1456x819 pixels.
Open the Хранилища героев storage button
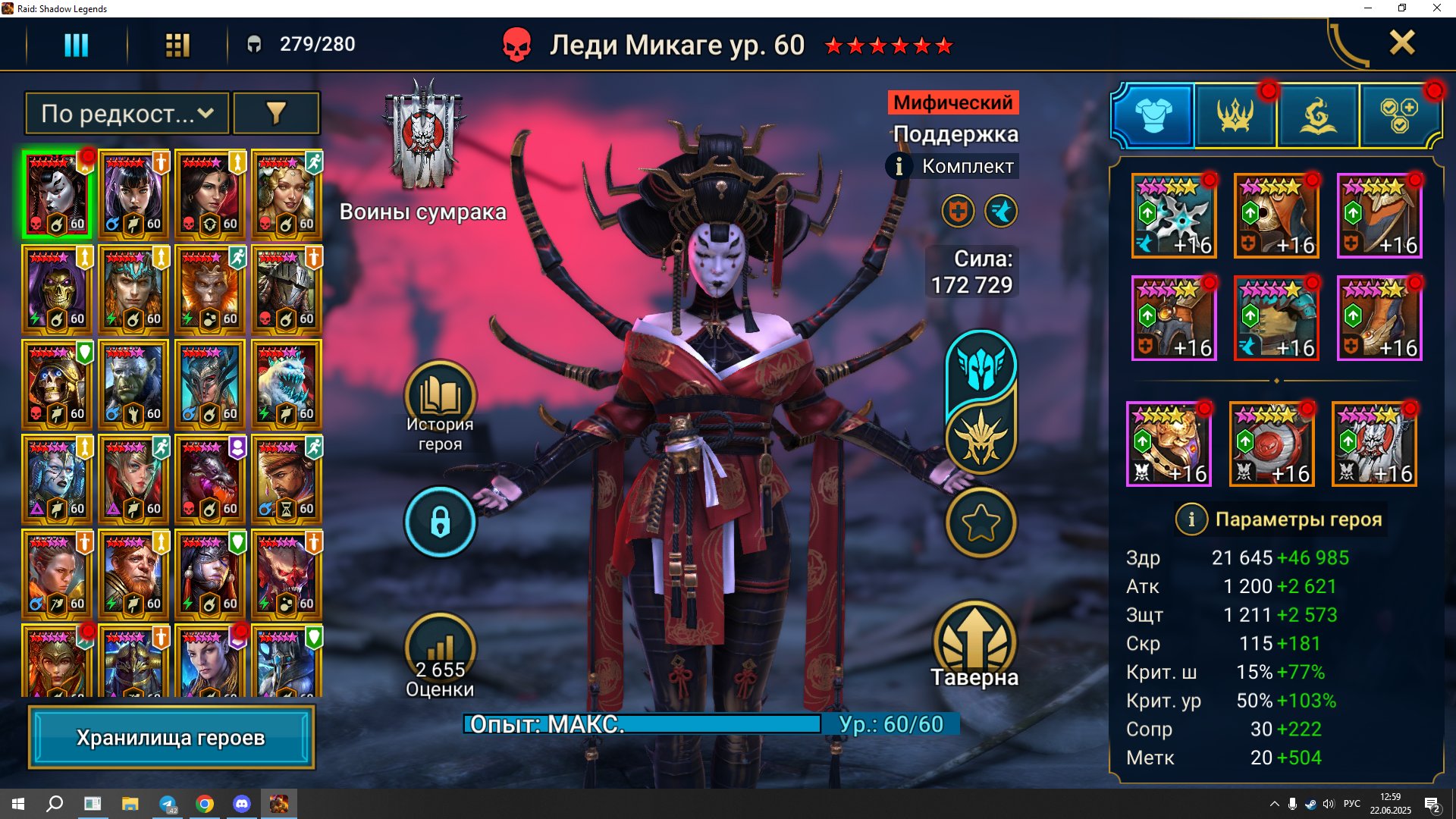pyautogui.click(x=171, y=737)
